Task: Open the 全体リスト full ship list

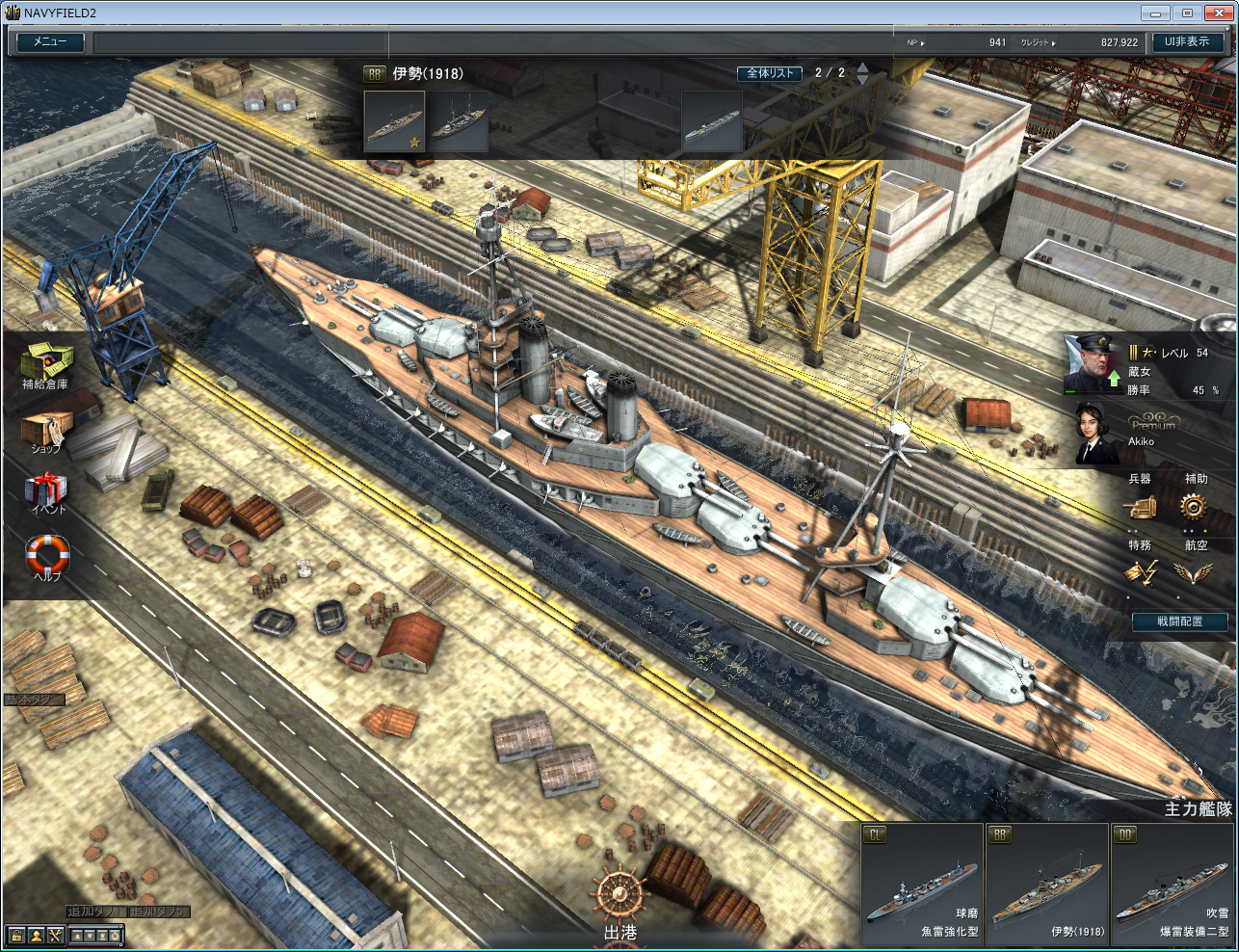Action: [770, 73]
